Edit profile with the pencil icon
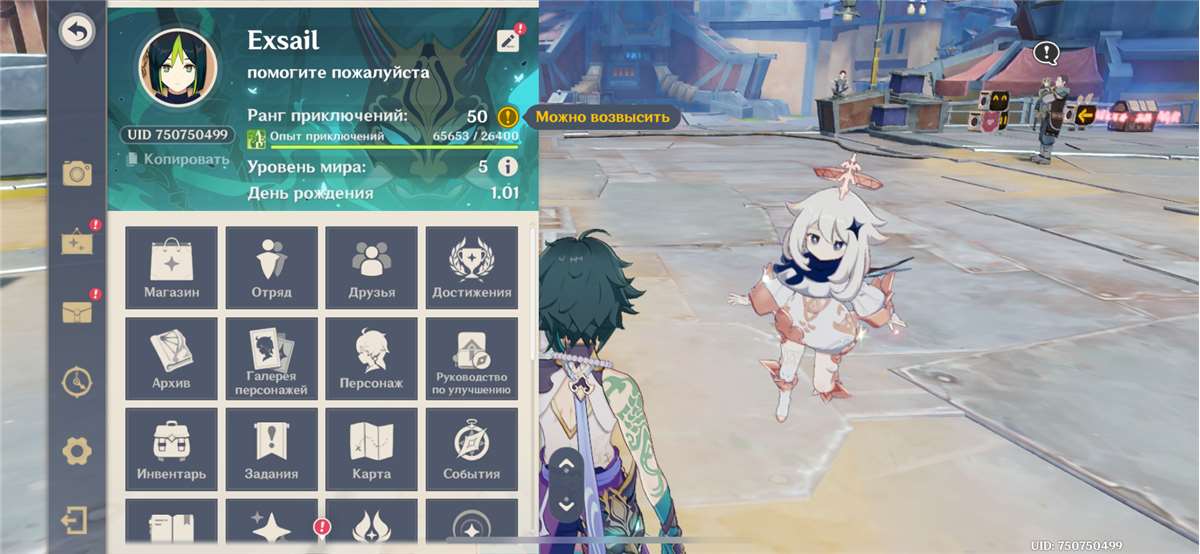Screen dimensions: 1200x554 [508, 40]
